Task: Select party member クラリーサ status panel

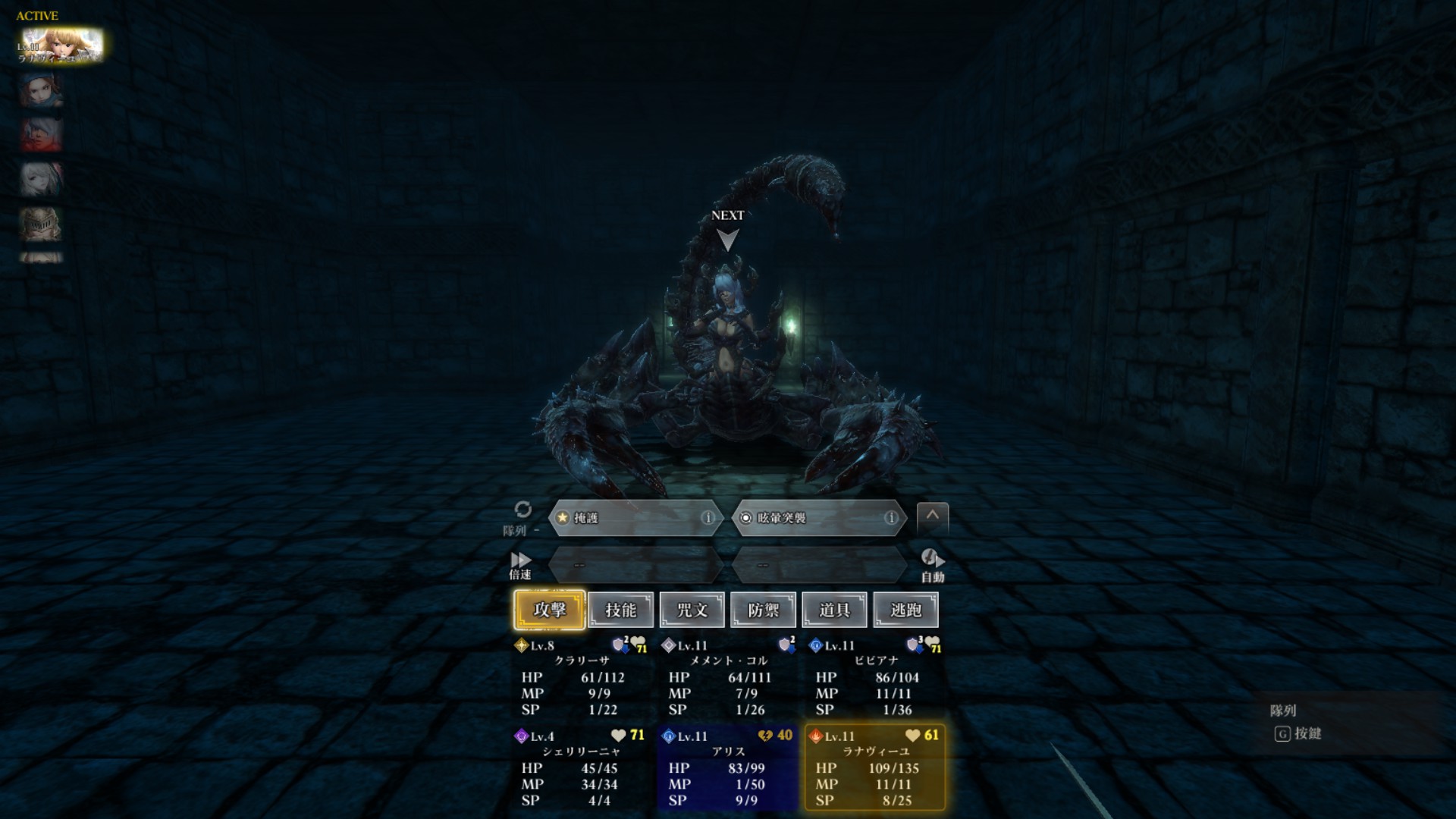Action: click(x=581, y=678)
